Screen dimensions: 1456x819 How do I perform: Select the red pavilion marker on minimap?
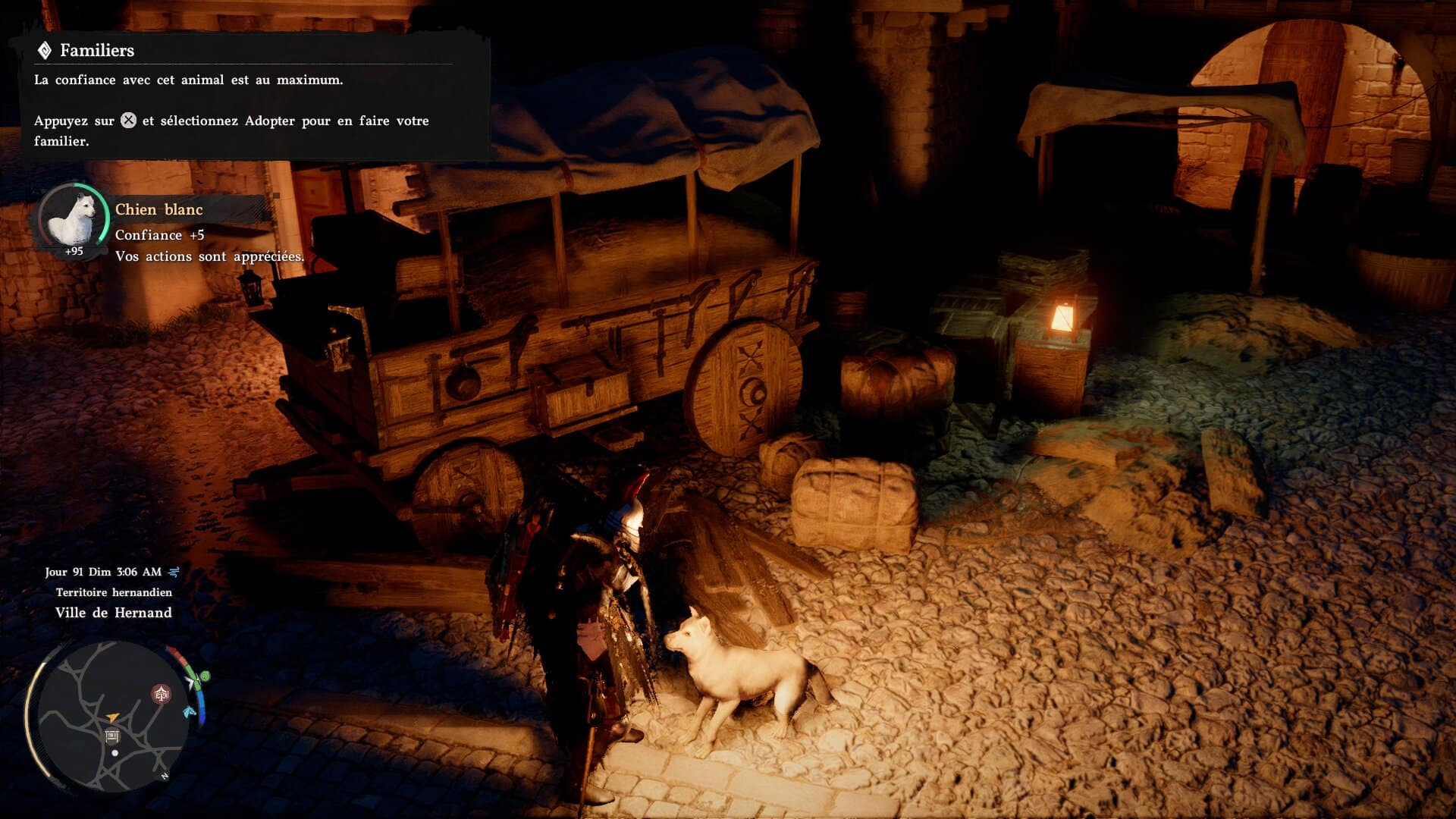[x=161, y=693]
